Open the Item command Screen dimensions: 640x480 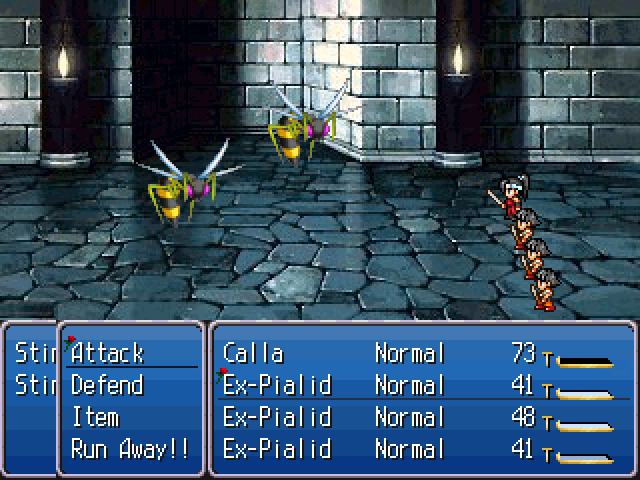click(x=96, y=417)
